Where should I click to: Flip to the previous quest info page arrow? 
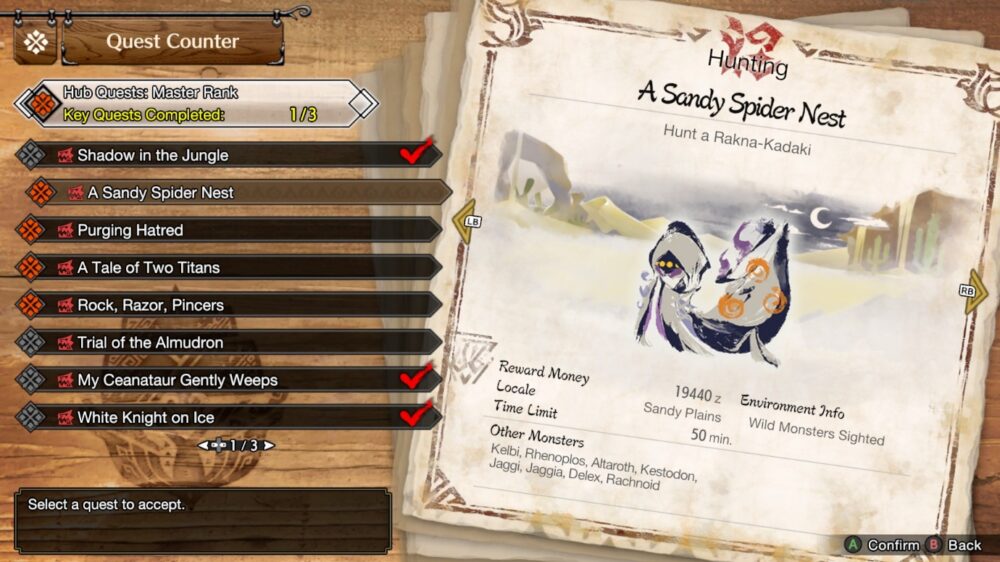[465, 221]
